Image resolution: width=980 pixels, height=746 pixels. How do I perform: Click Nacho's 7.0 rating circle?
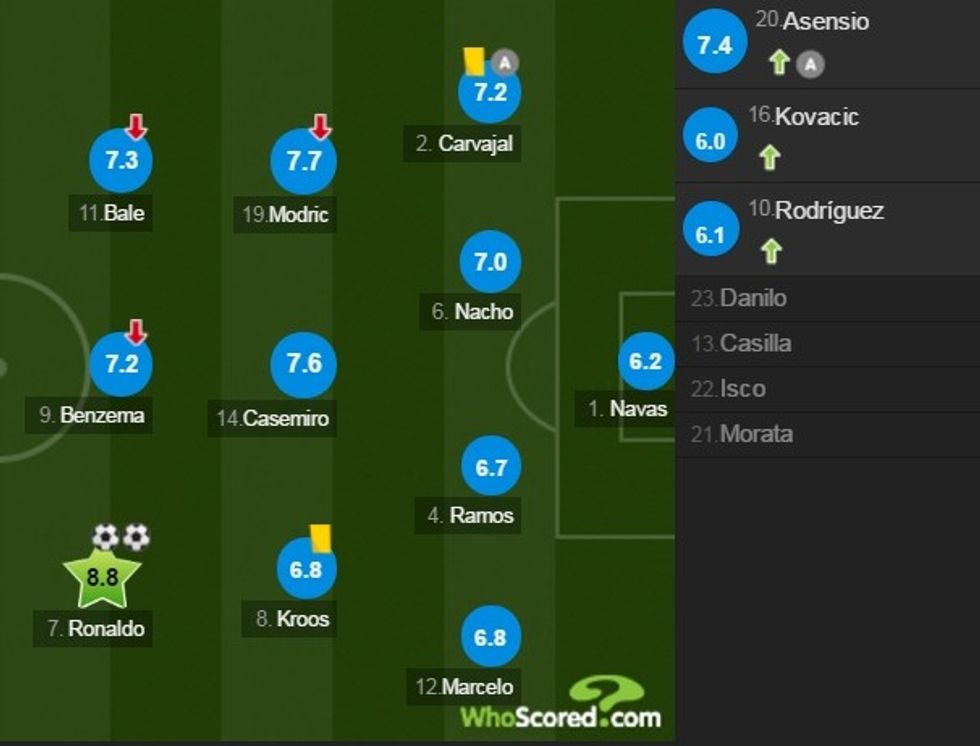490,262
